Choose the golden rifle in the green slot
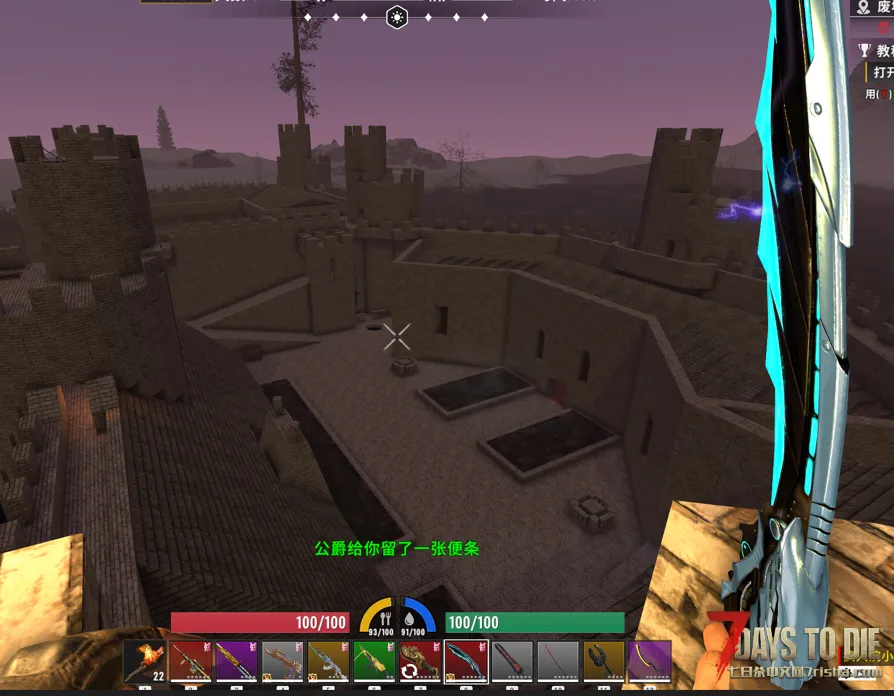The image size is (894, 696). [374, 662]
